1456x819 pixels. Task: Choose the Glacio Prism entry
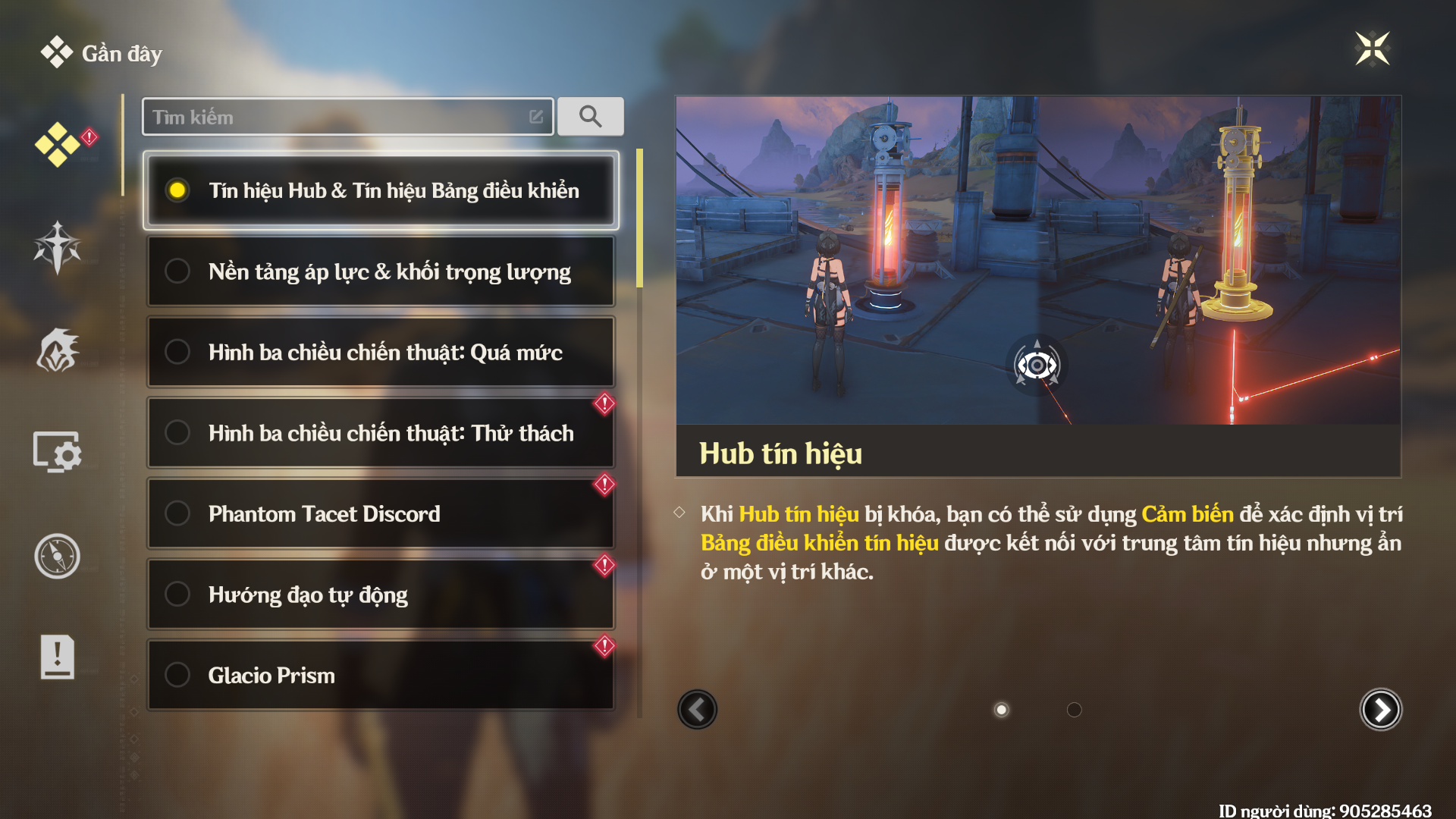click(381, 675)
